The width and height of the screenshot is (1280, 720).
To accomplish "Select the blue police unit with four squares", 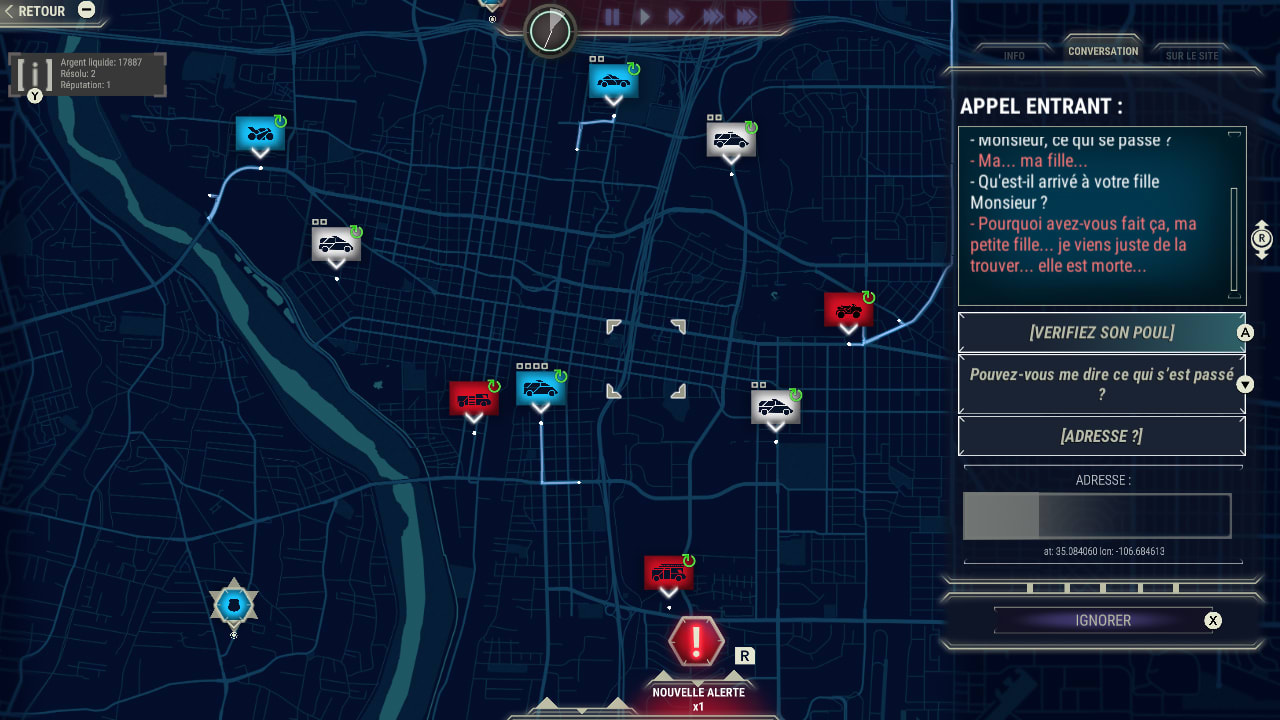I will pyautogui.click(x=541, y=387).
